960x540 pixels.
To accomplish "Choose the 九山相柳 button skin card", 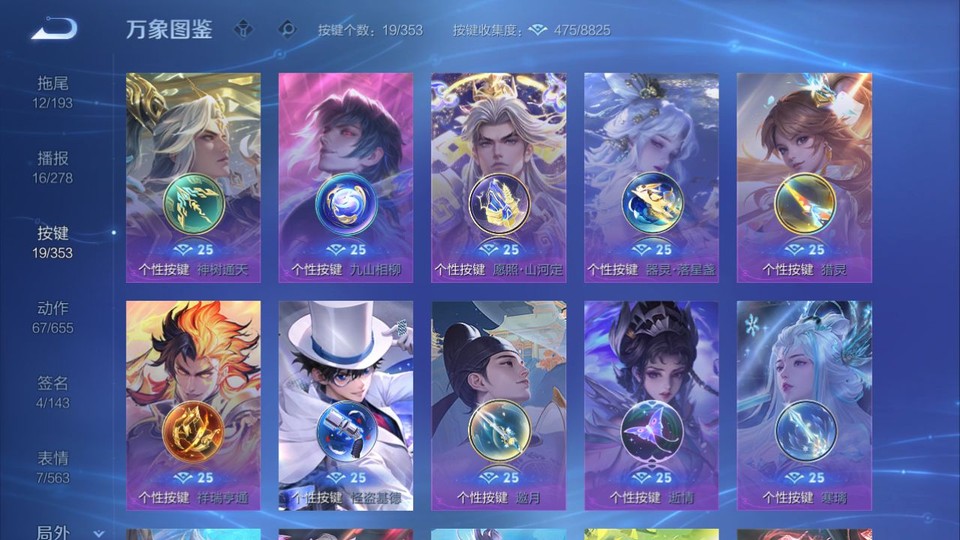I will pos(346,178).
